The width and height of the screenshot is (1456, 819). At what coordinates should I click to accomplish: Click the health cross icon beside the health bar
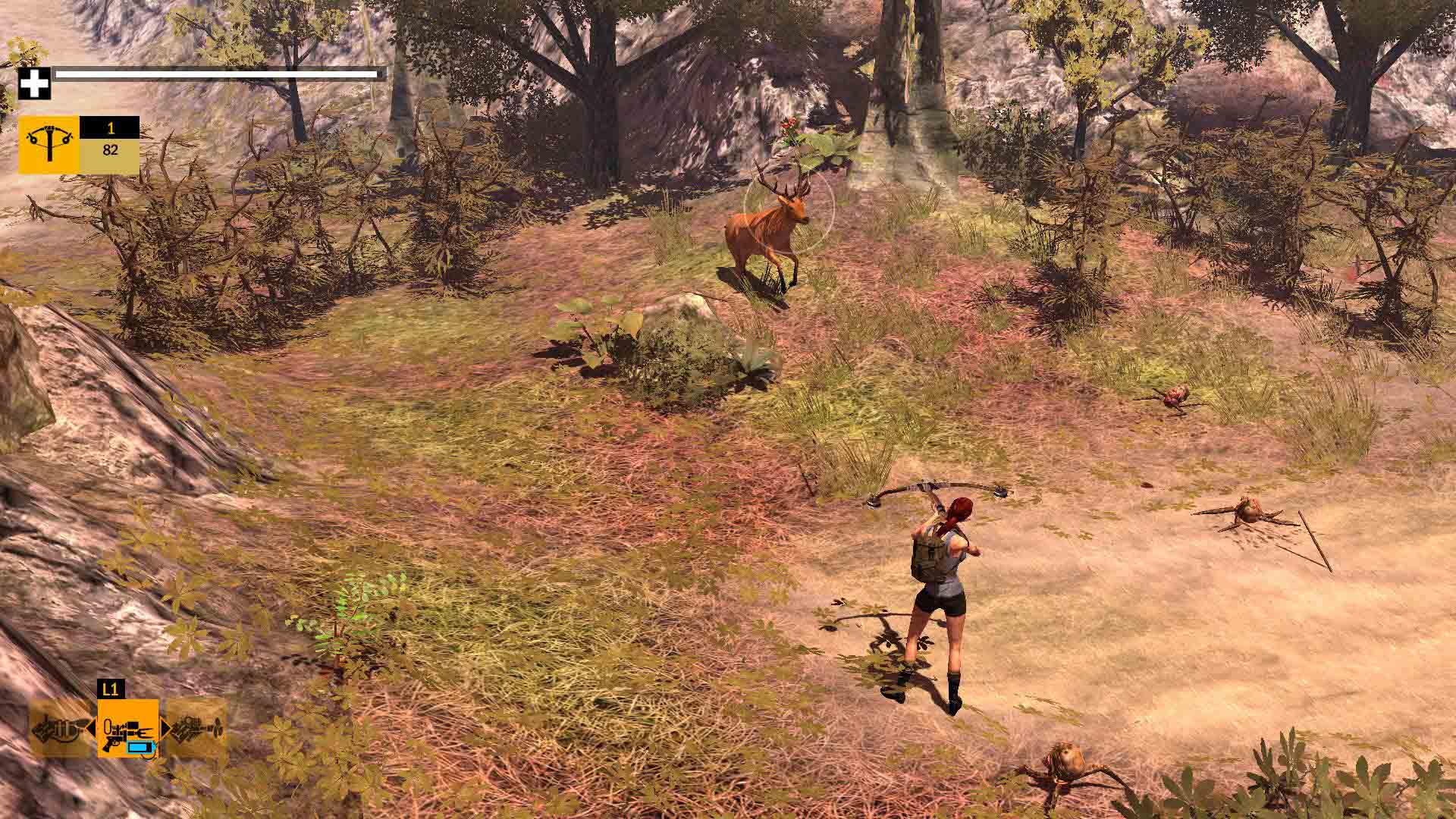[x=36, y=83]
